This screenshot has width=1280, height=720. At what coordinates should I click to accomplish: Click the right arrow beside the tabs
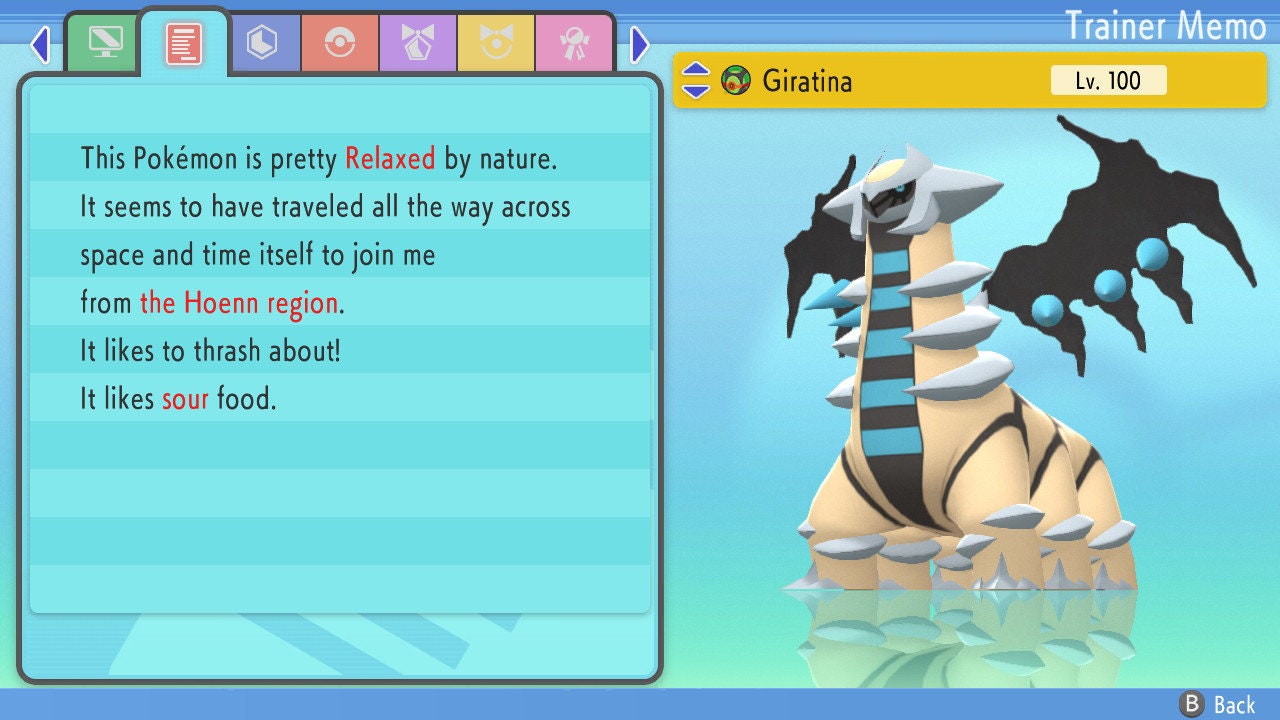click(640, 44)
